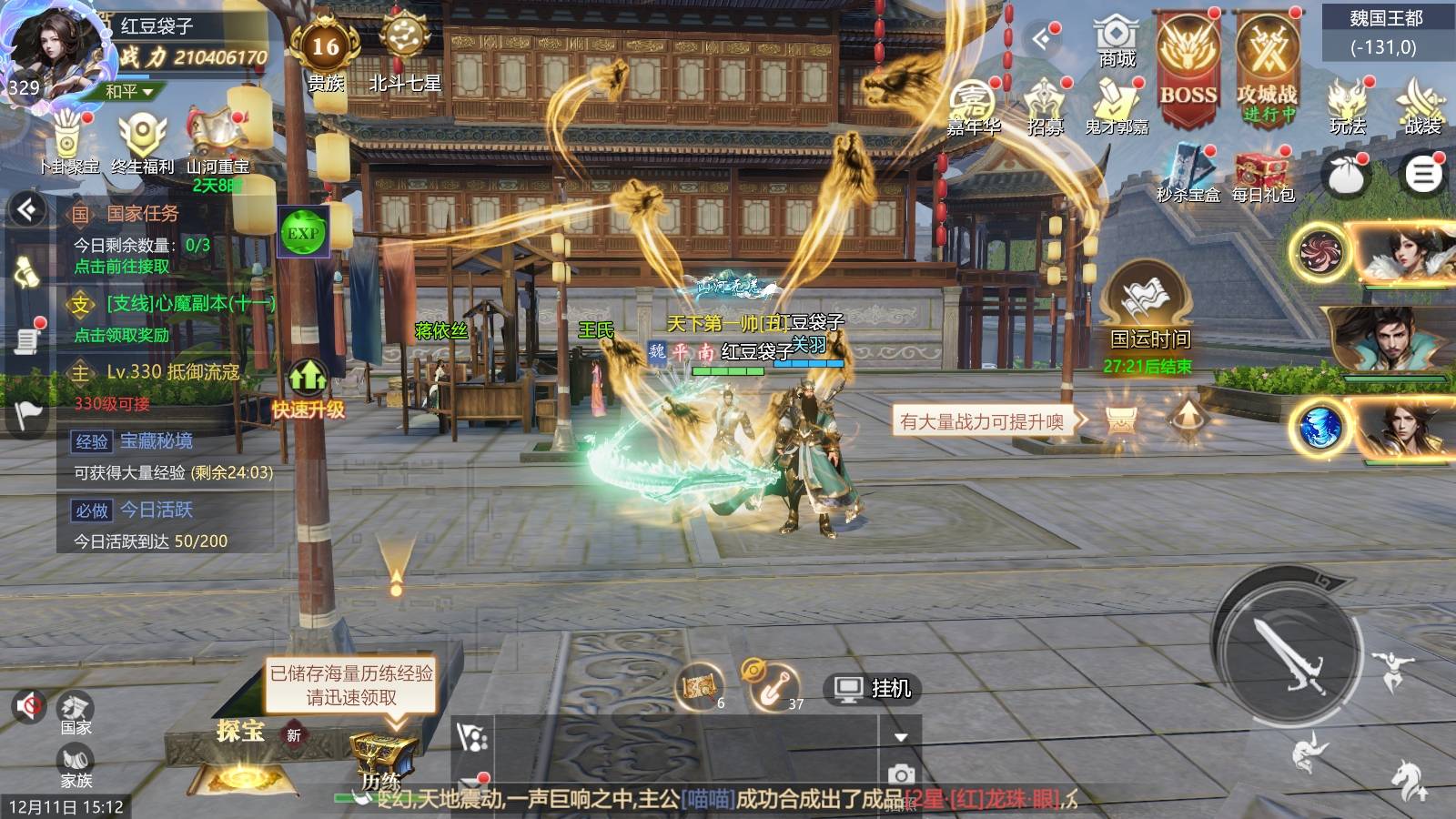Open the round hamburger main menu
This screenshot has width=1456, height=819.
click(1423, 174)
